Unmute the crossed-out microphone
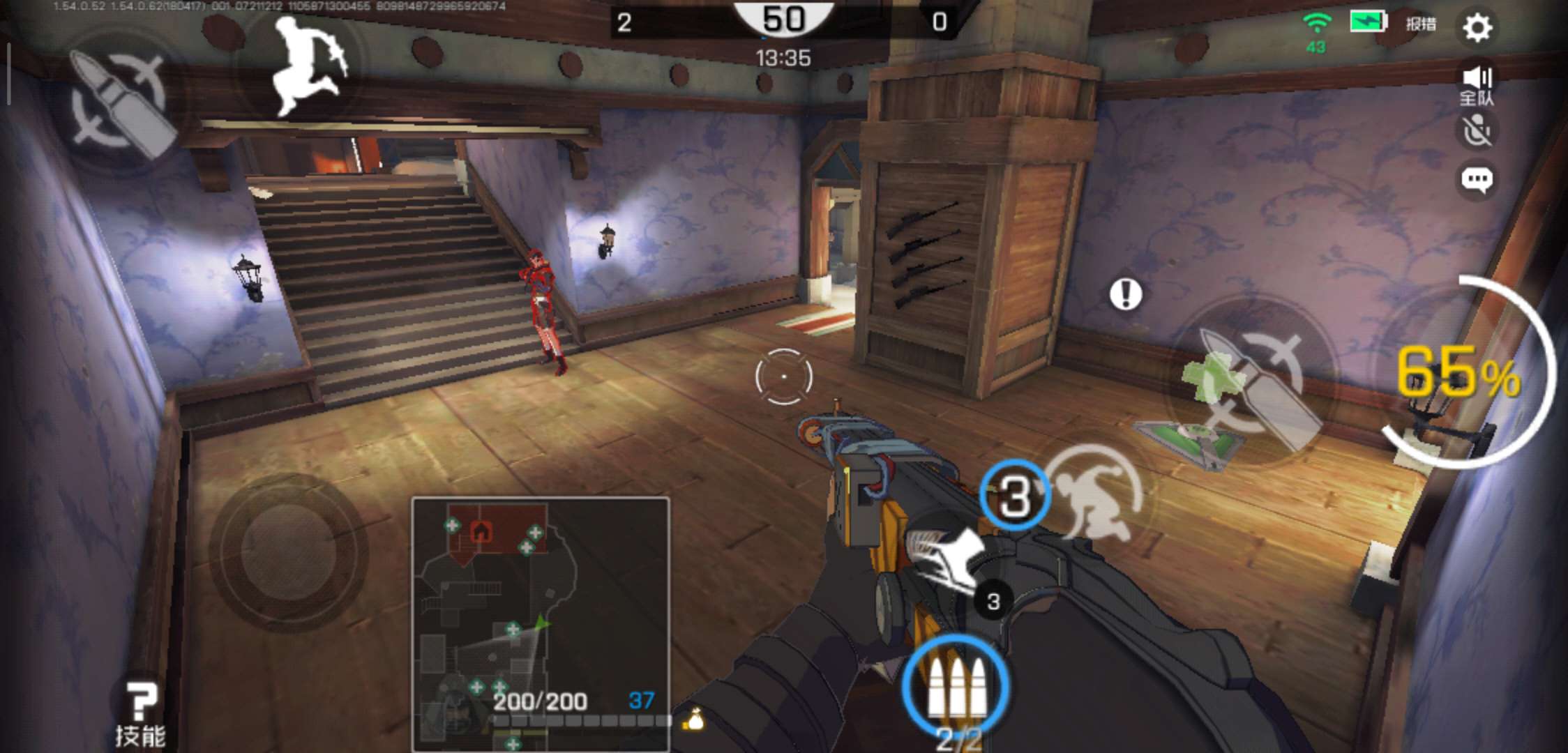Viewport: 1568px width, 753px height. click(x=1477, y=131)
